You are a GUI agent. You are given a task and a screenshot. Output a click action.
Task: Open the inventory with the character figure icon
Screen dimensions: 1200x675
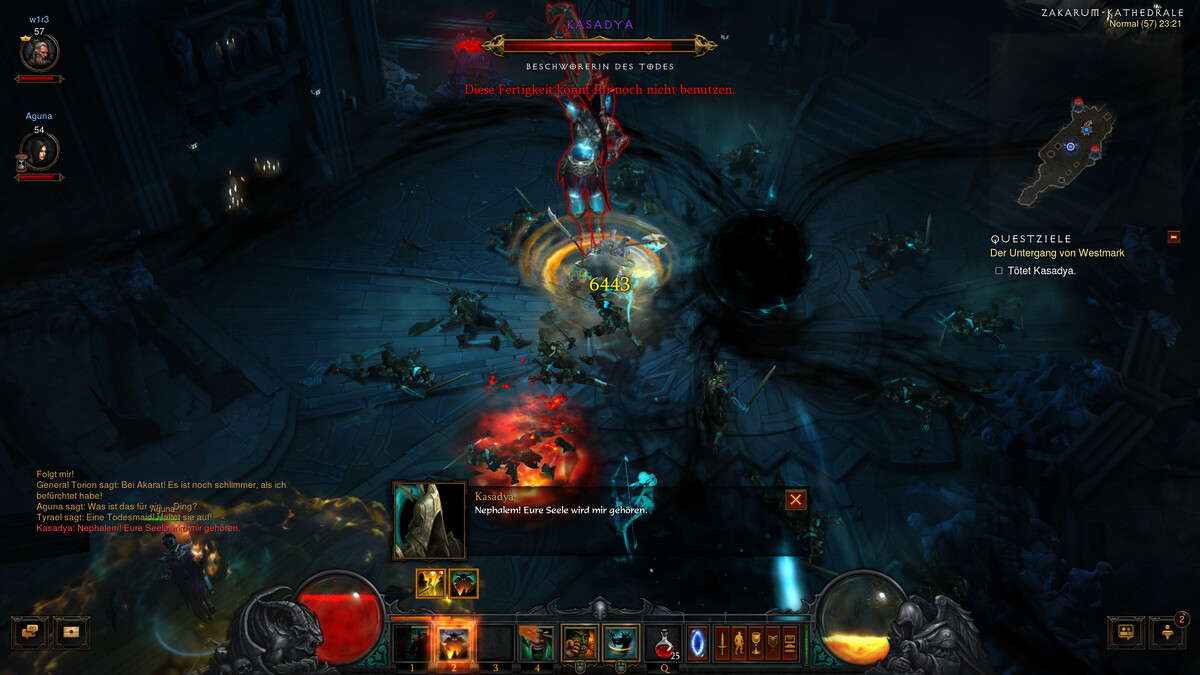pos(740,642)
